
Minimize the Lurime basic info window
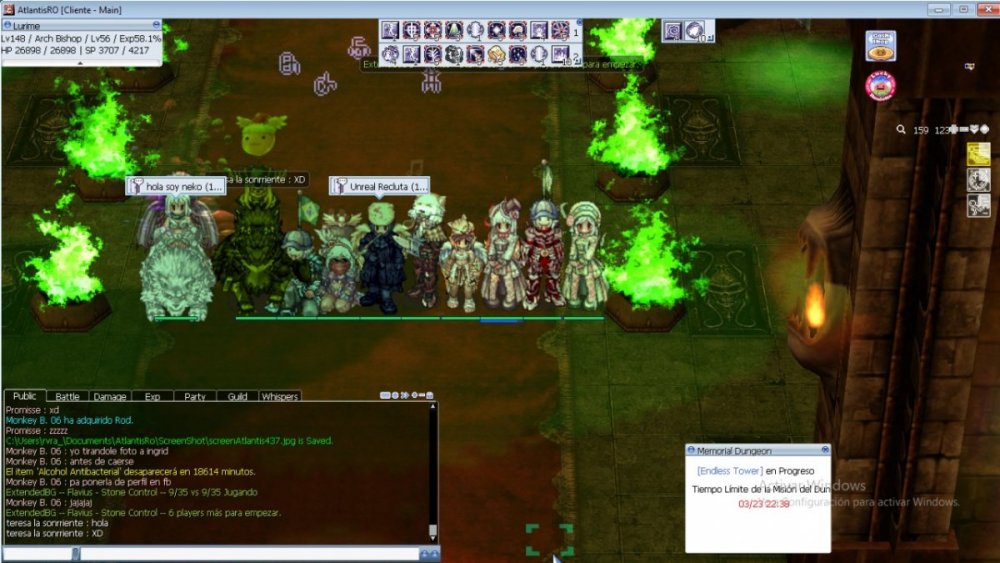click(x=157, y=23)
